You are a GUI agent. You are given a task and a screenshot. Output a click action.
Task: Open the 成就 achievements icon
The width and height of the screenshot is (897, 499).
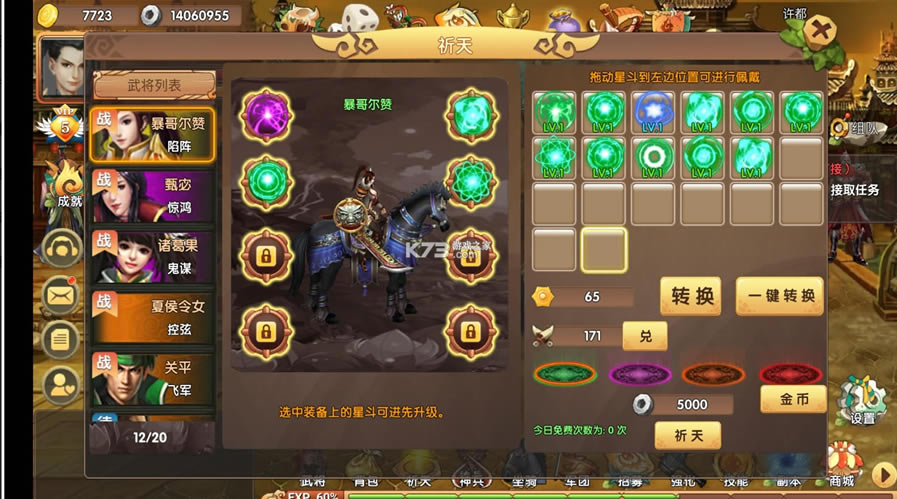(x=69, y=185)
